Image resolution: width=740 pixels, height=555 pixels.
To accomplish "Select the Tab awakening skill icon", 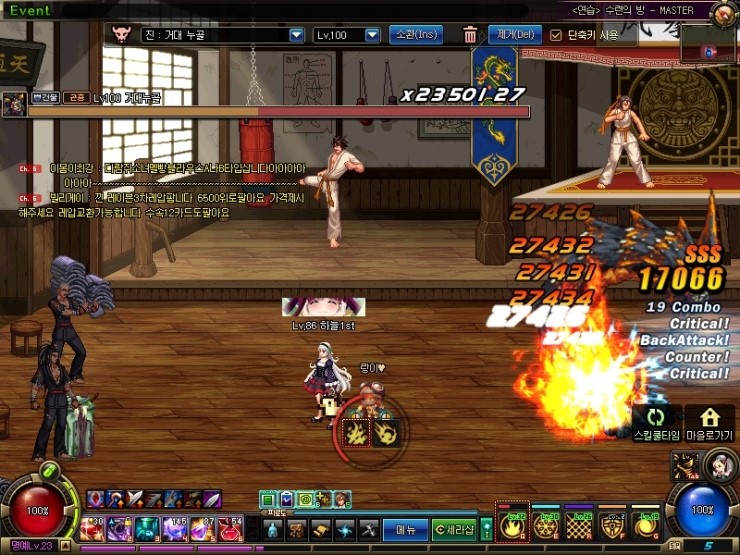I will tap(687, 465).
